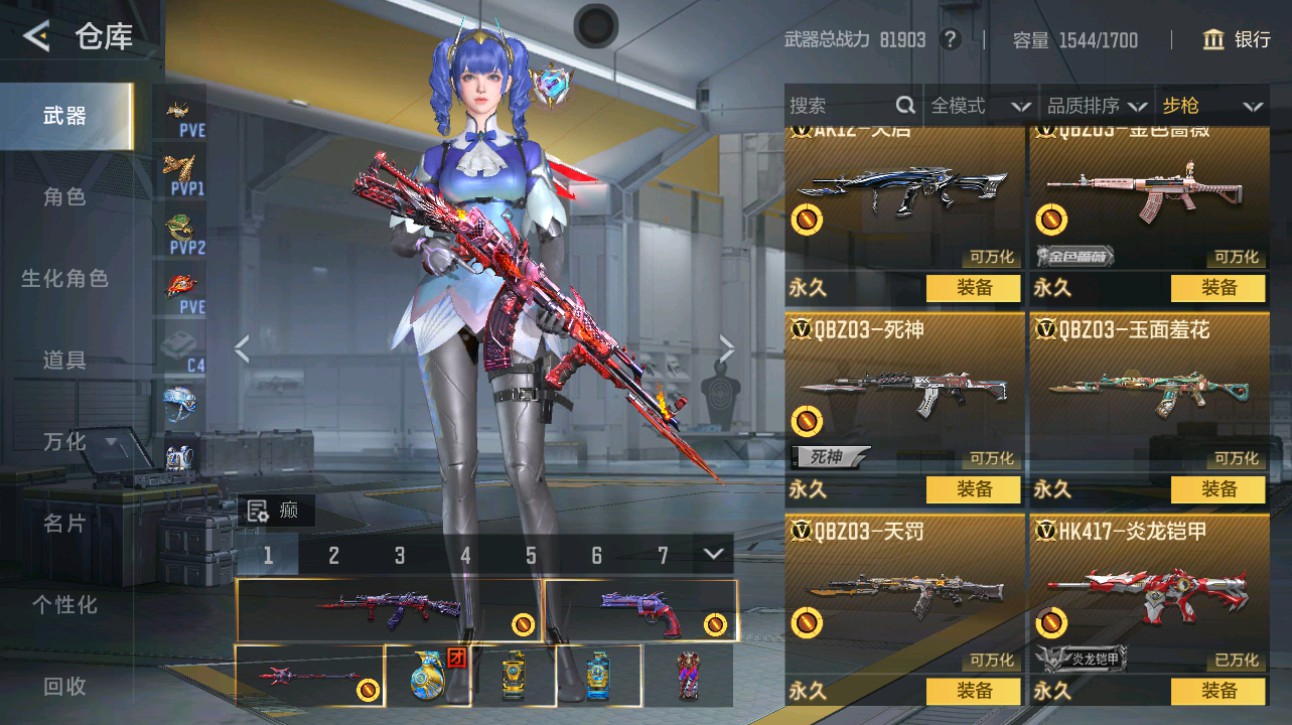Select the 道具 items tab
The width and height of the screenshot is (1292, 725).
pos(65,360)
